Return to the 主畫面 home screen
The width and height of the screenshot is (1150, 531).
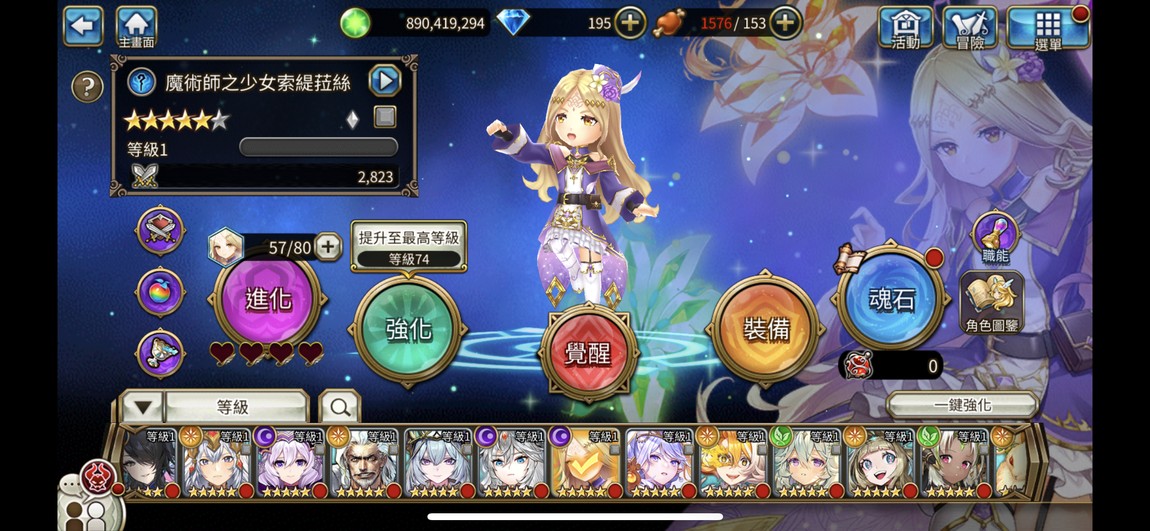(136, 26)
